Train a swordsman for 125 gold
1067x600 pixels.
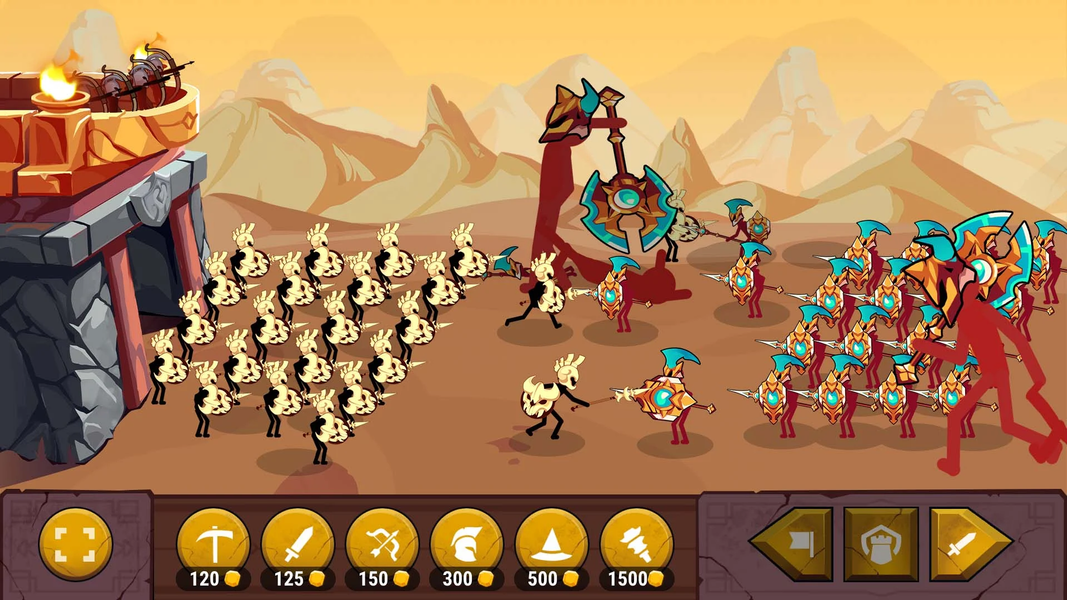[297, 545]
